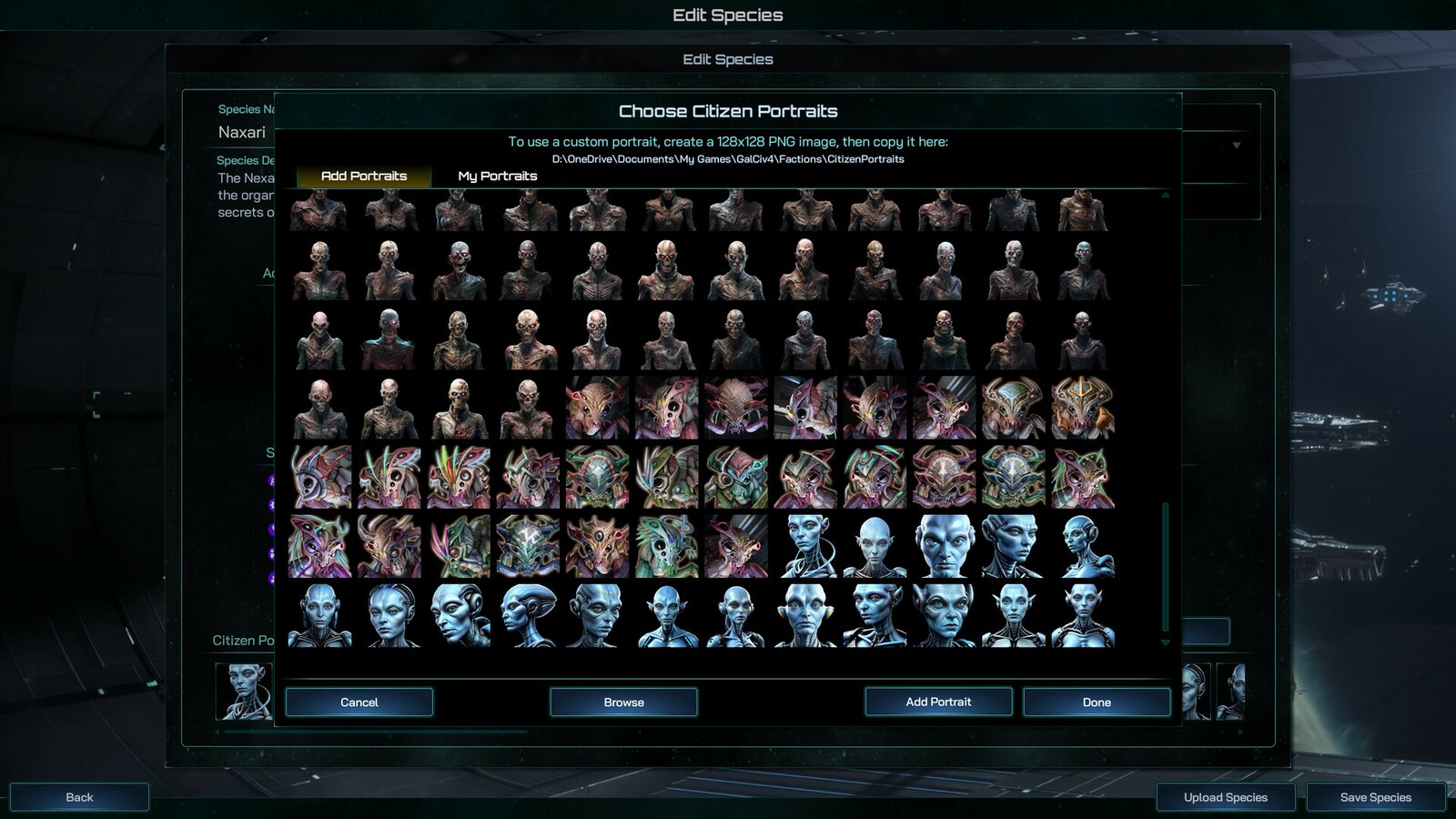Confirm selection with Done

click(x=1097, y=702)
